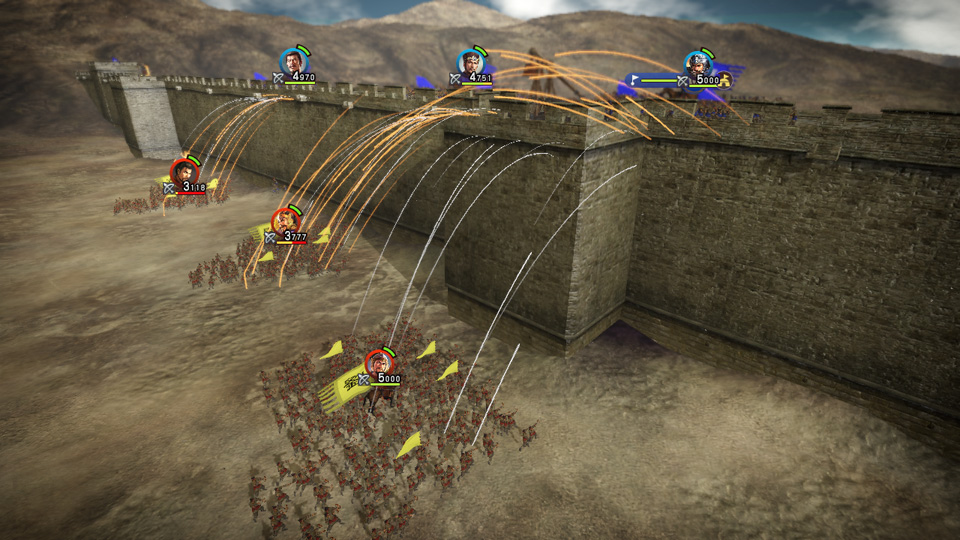Select the red officer portrait with 3777 troops
Image resolution: width=960 pixels, height=540 pixels.
[x=287, y=221]
